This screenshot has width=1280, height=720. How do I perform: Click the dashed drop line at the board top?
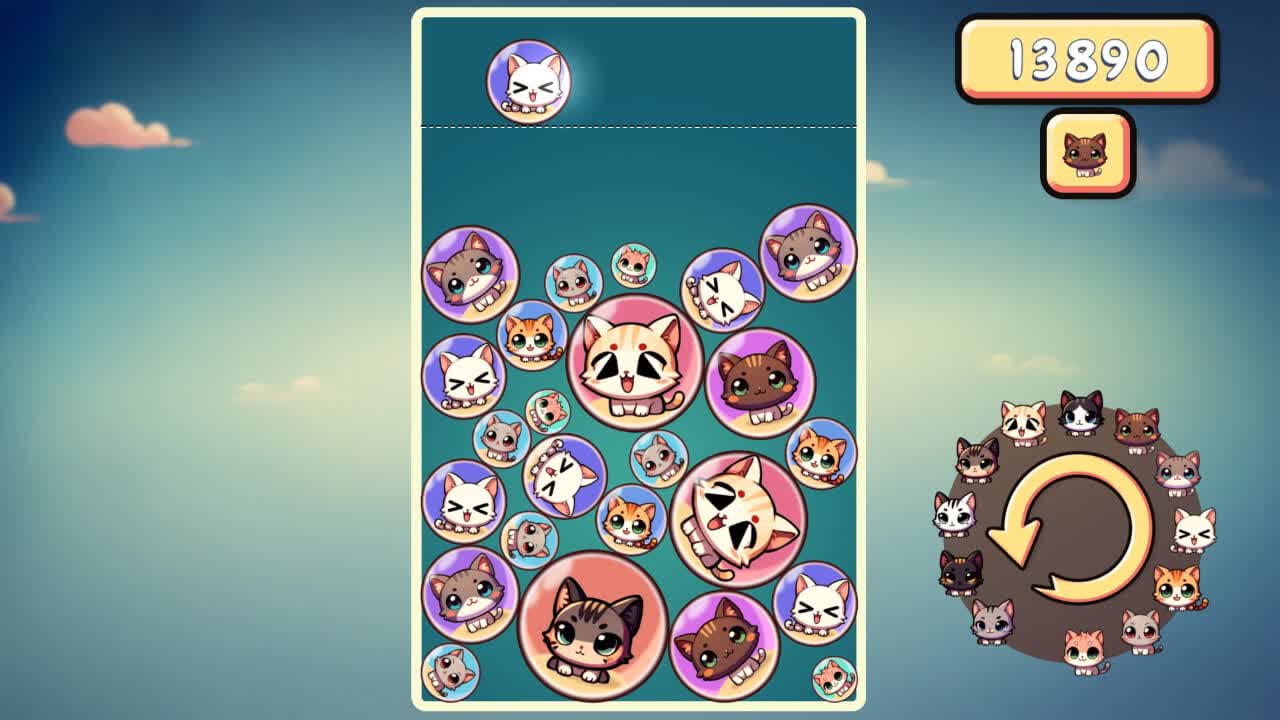[640, 126]
